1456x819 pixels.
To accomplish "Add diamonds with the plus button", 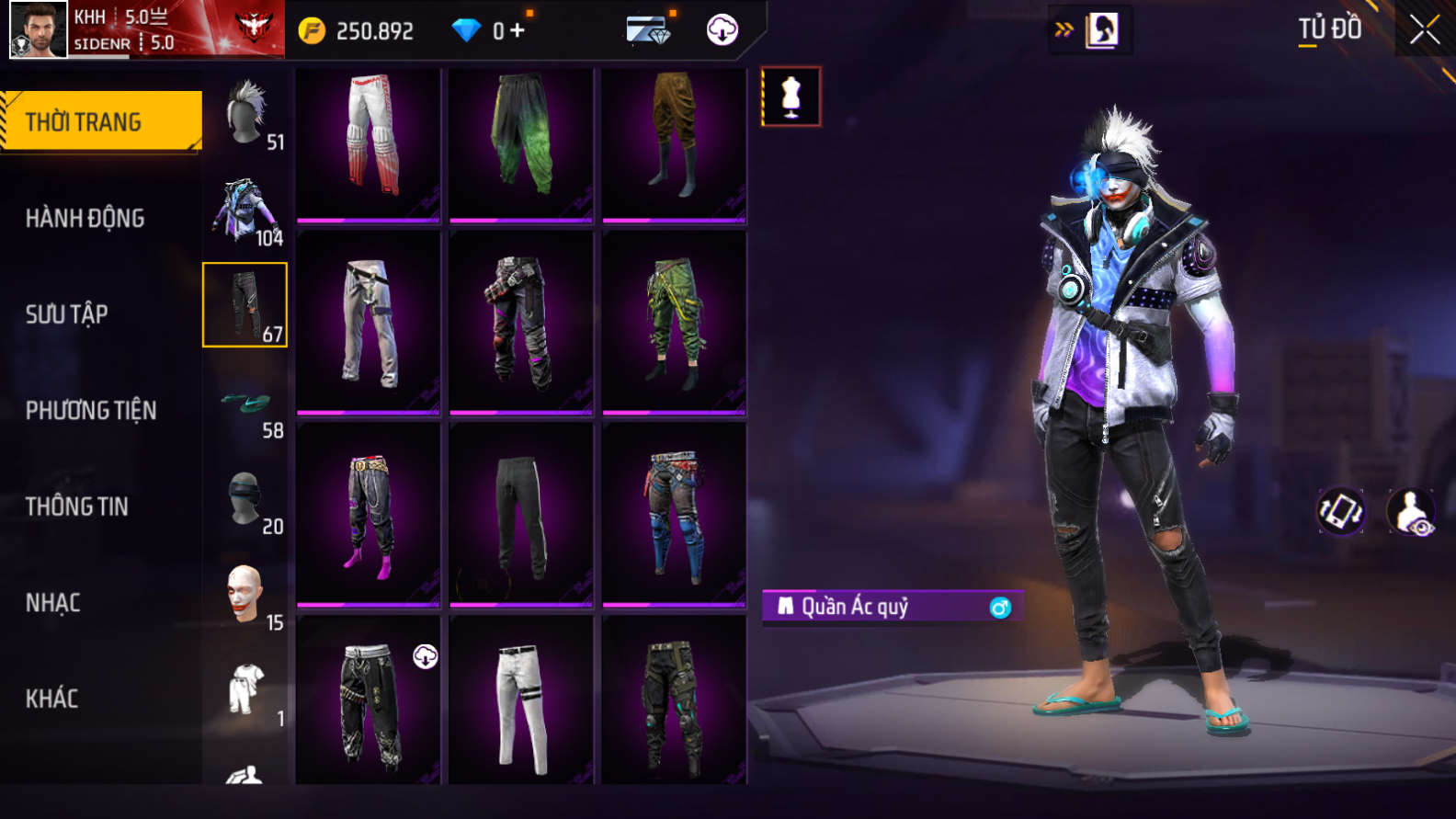I will coord(518,30).
